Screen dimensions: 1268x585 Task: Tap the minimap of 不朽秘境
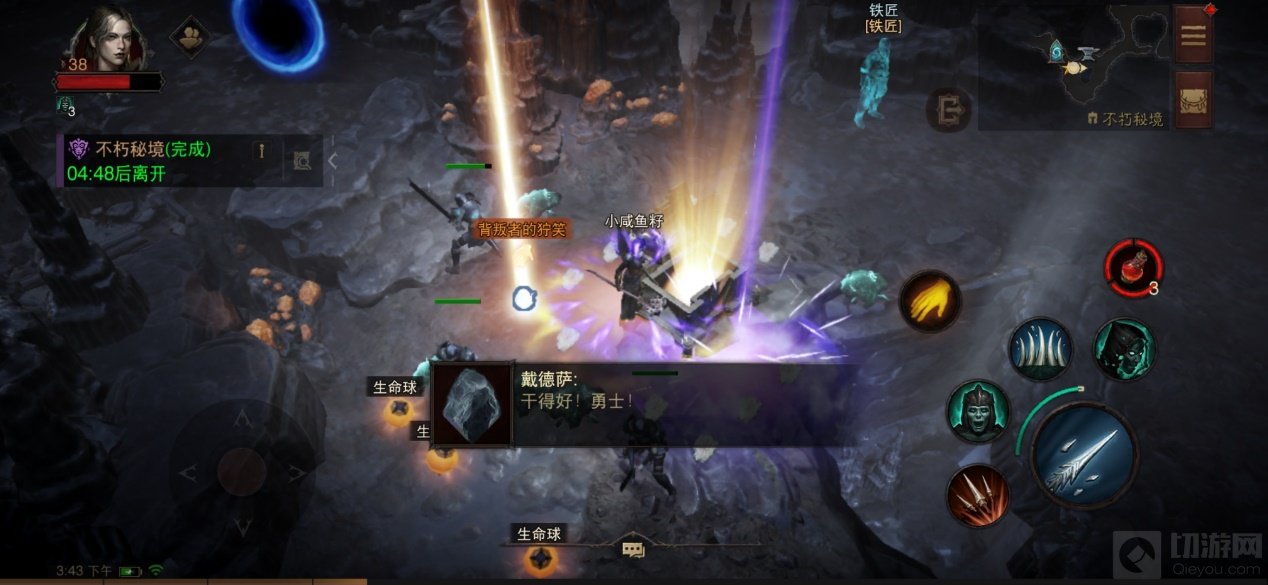point(1073,66)
